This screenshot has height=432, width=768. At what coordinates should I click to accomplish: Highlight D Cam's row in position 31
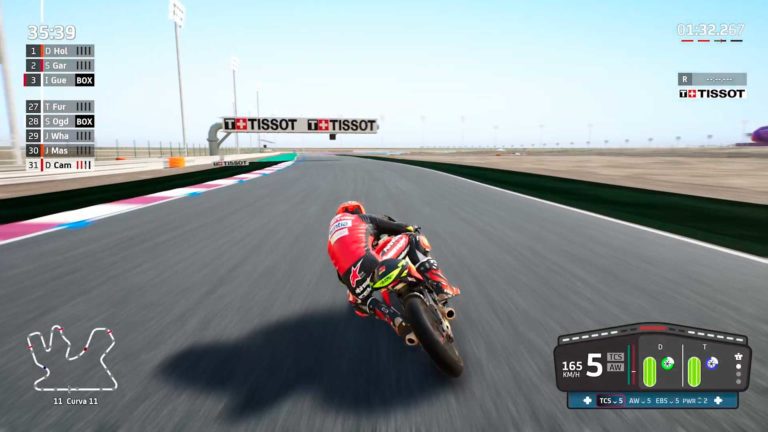60,165
